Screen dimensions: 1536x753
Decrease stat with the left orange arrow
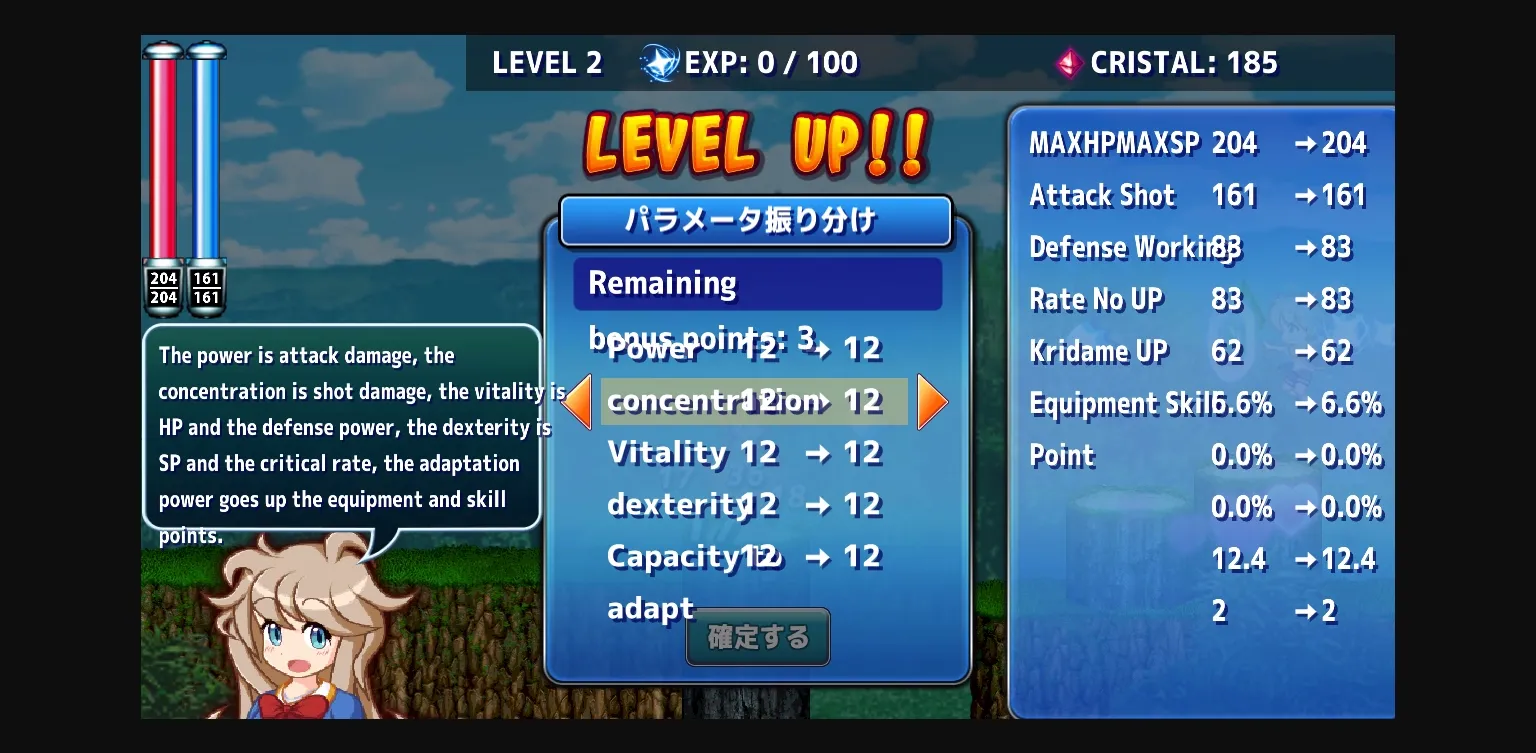[577, 402]
